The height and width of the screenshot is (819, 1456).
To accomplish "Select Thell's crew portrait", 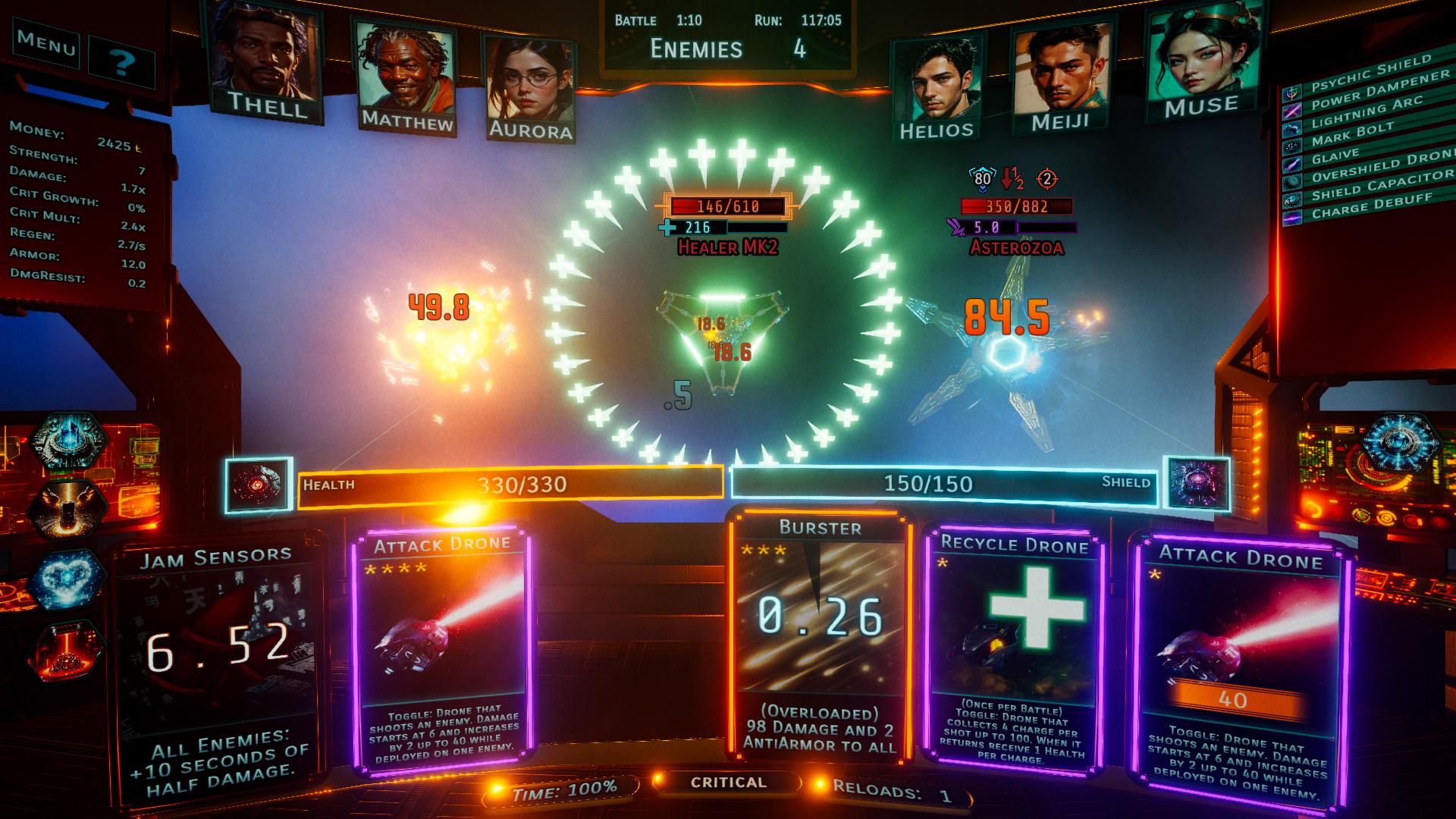I will 265,61.
